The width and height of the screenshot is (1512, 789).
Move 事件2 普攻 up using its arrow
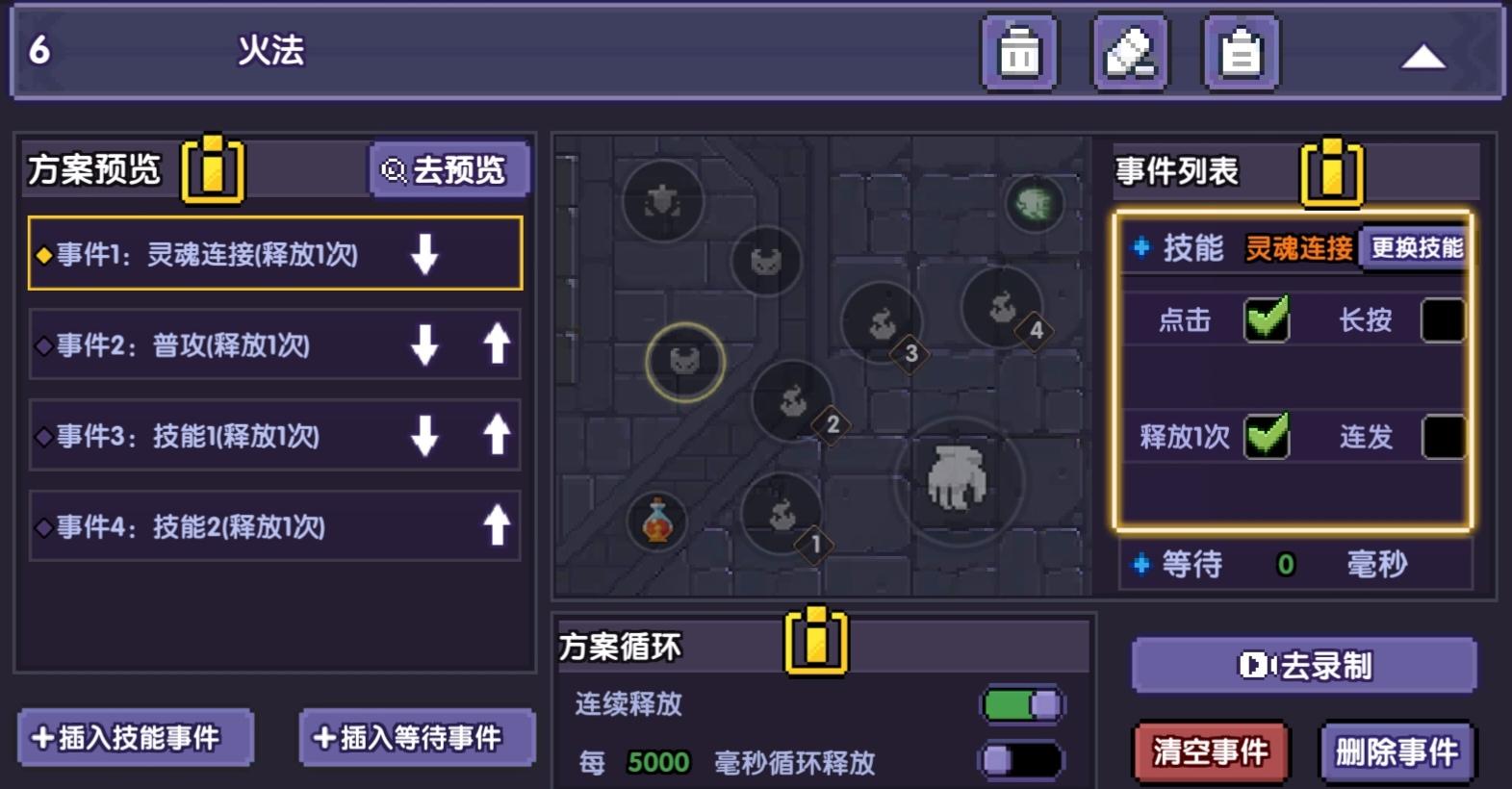497,345
